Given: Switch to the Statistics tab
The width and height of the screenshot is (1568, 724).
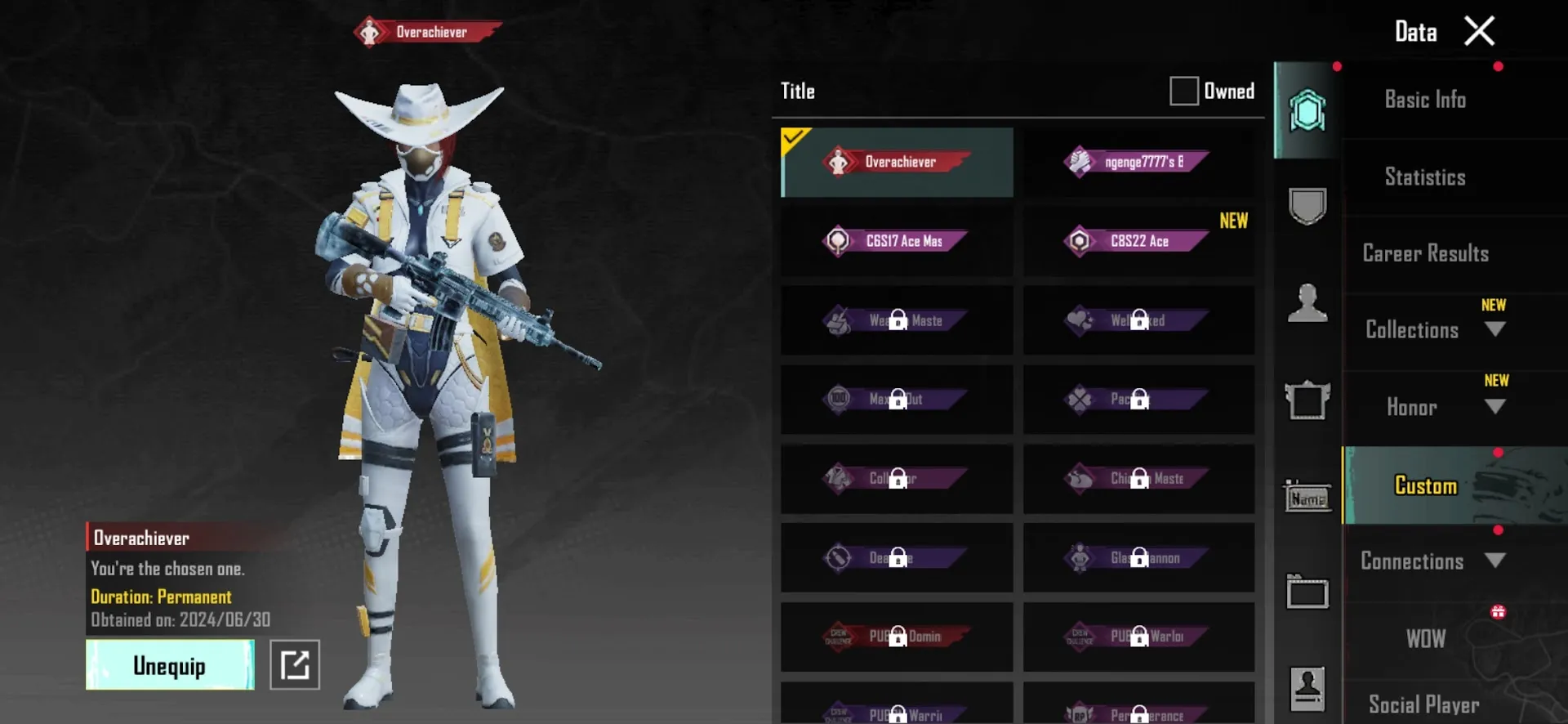Looking at the screenshot, I should click(x=1424, y=177).
